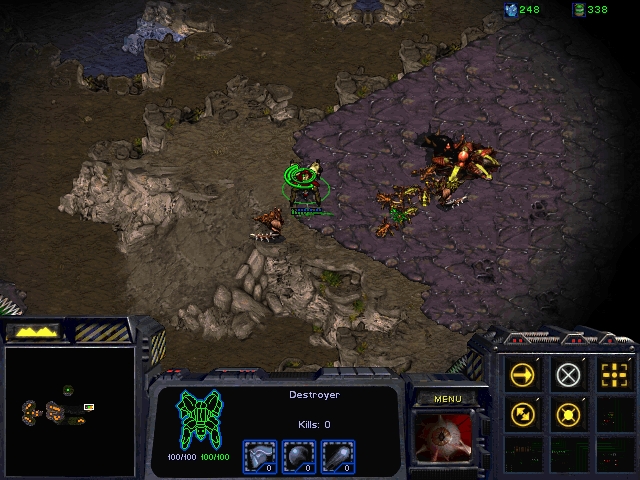Open the game MENU button
Image resolution: width=640 pixels, height=480 pixels.
[x=447, y=399]
